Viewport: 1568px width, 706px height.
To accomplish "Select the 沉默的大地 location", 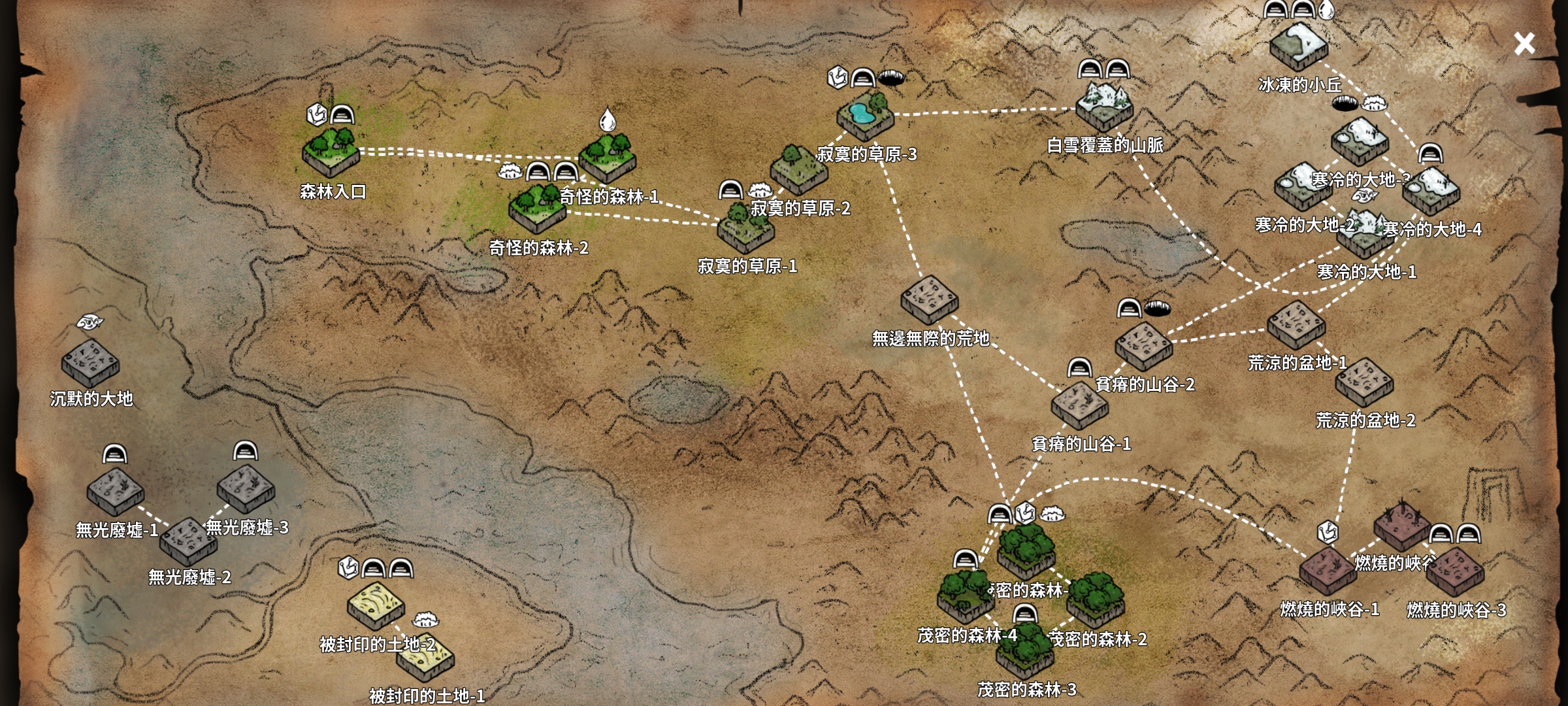I will pos(90,363).
